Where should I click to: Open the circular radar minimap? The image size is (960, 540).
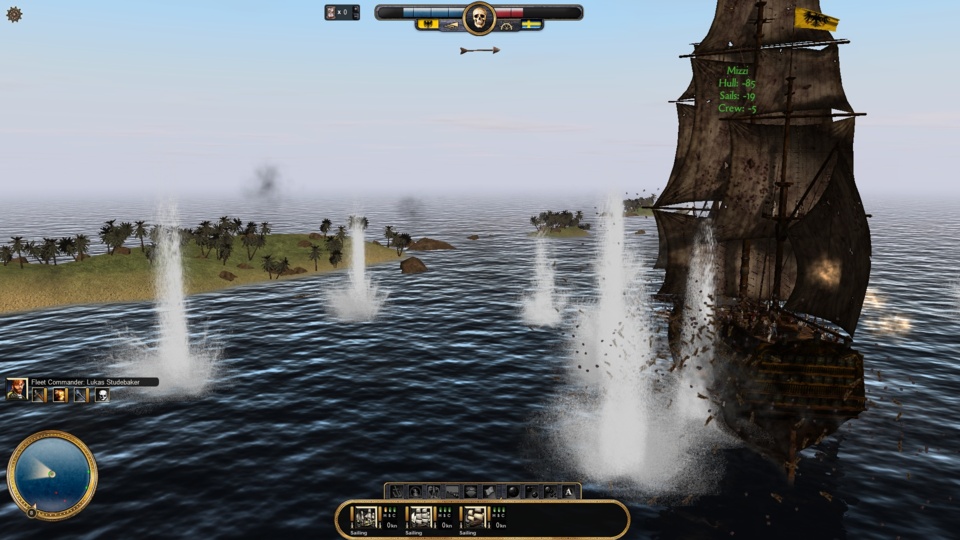(x=52, y=474)
